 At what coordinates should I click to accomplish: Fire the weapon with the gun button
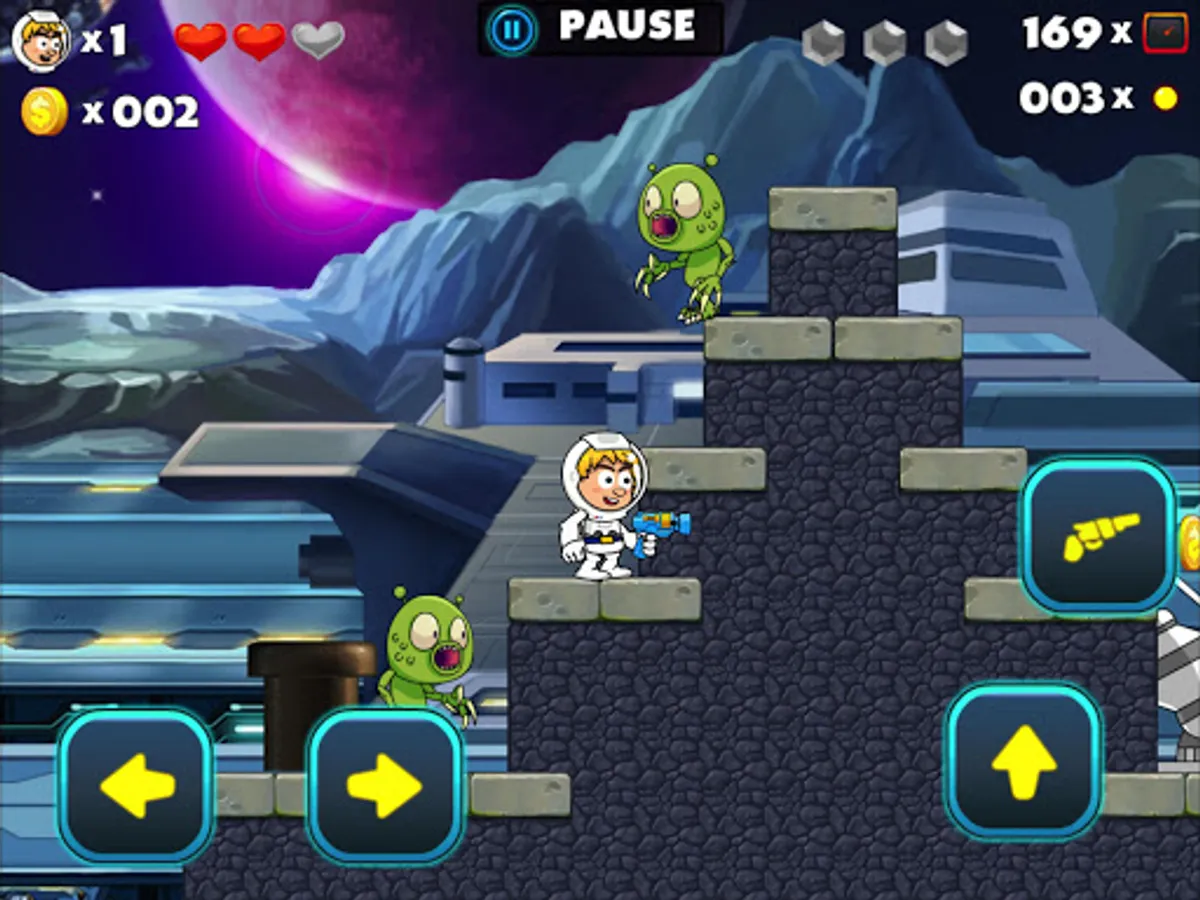[1098, 535]
